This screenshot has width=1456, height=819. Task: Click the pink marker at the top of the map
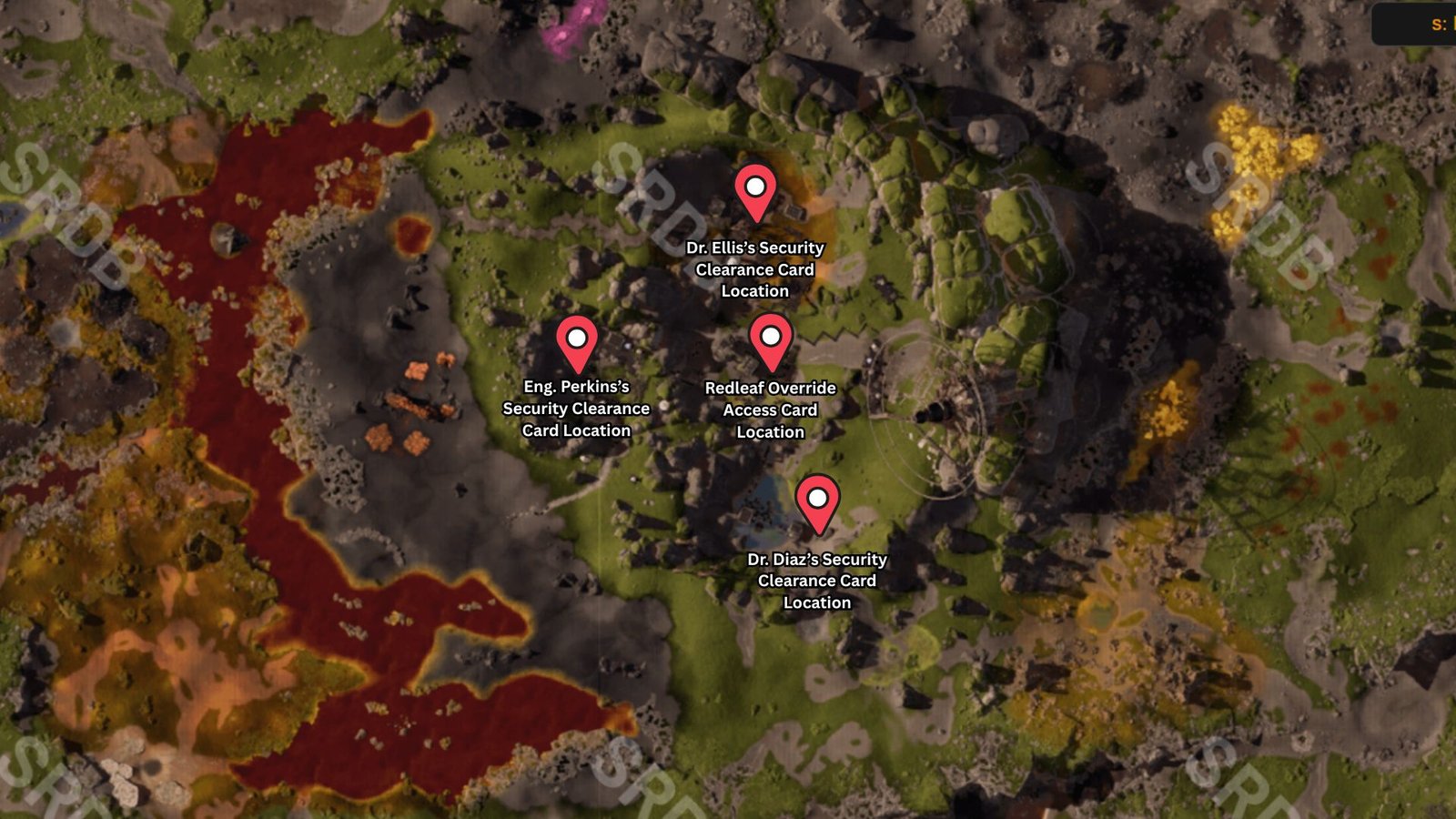pos(586,12)
